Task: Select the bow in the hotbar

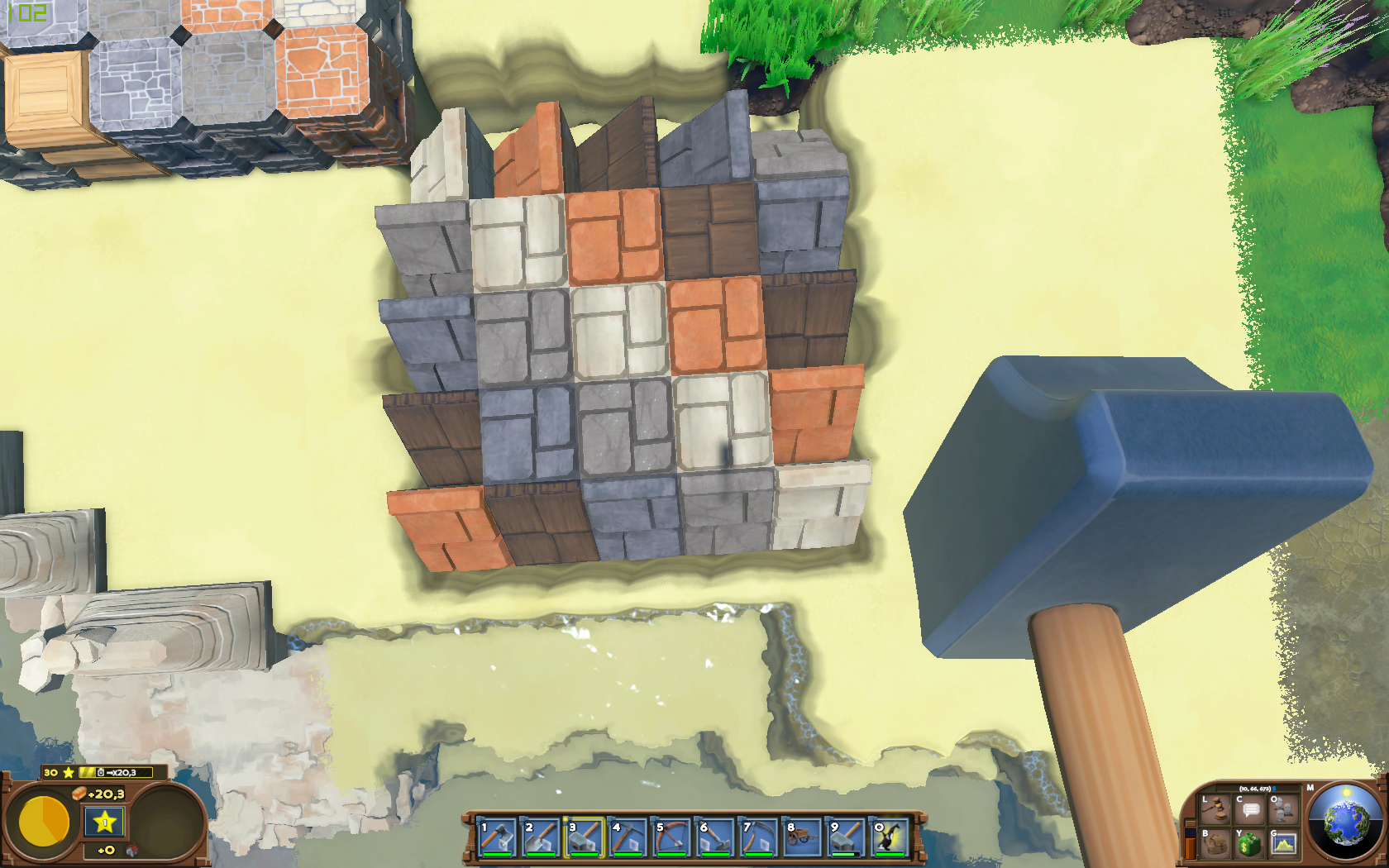Action: (x=672, y=837)
